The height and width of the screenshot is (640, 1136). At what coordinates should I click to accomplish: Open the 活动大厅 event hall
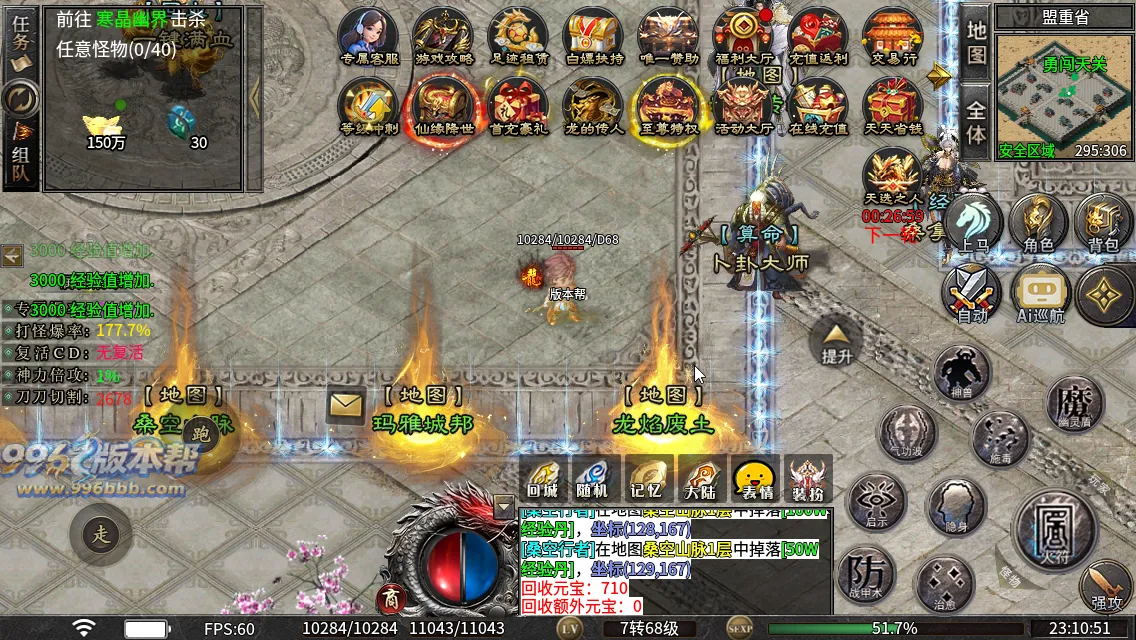[x=743, y=106]
